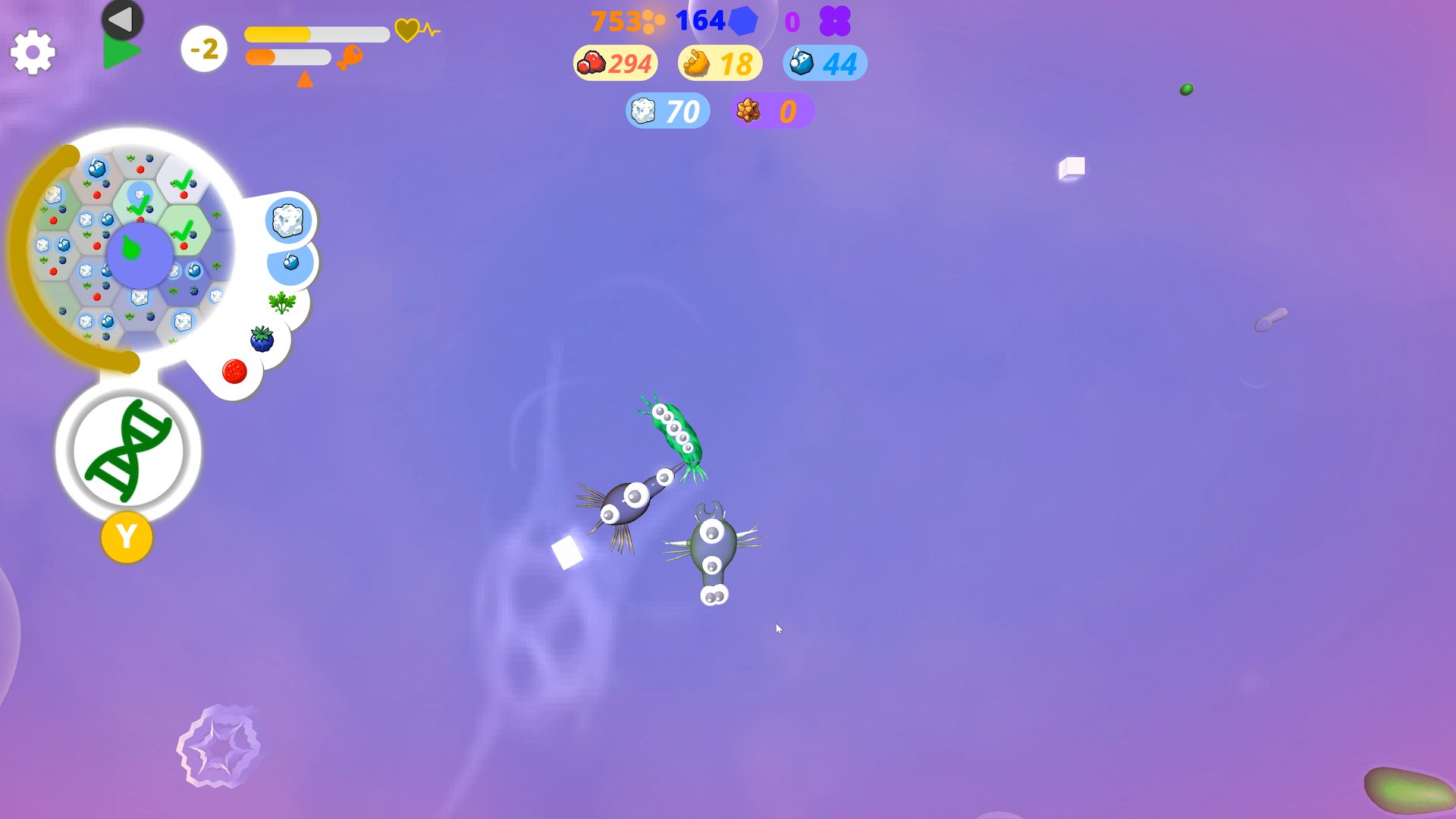This screenshot has width=1456, height=819.
Task: Select the ice cube food legend icon
Action: click(287, 221)
